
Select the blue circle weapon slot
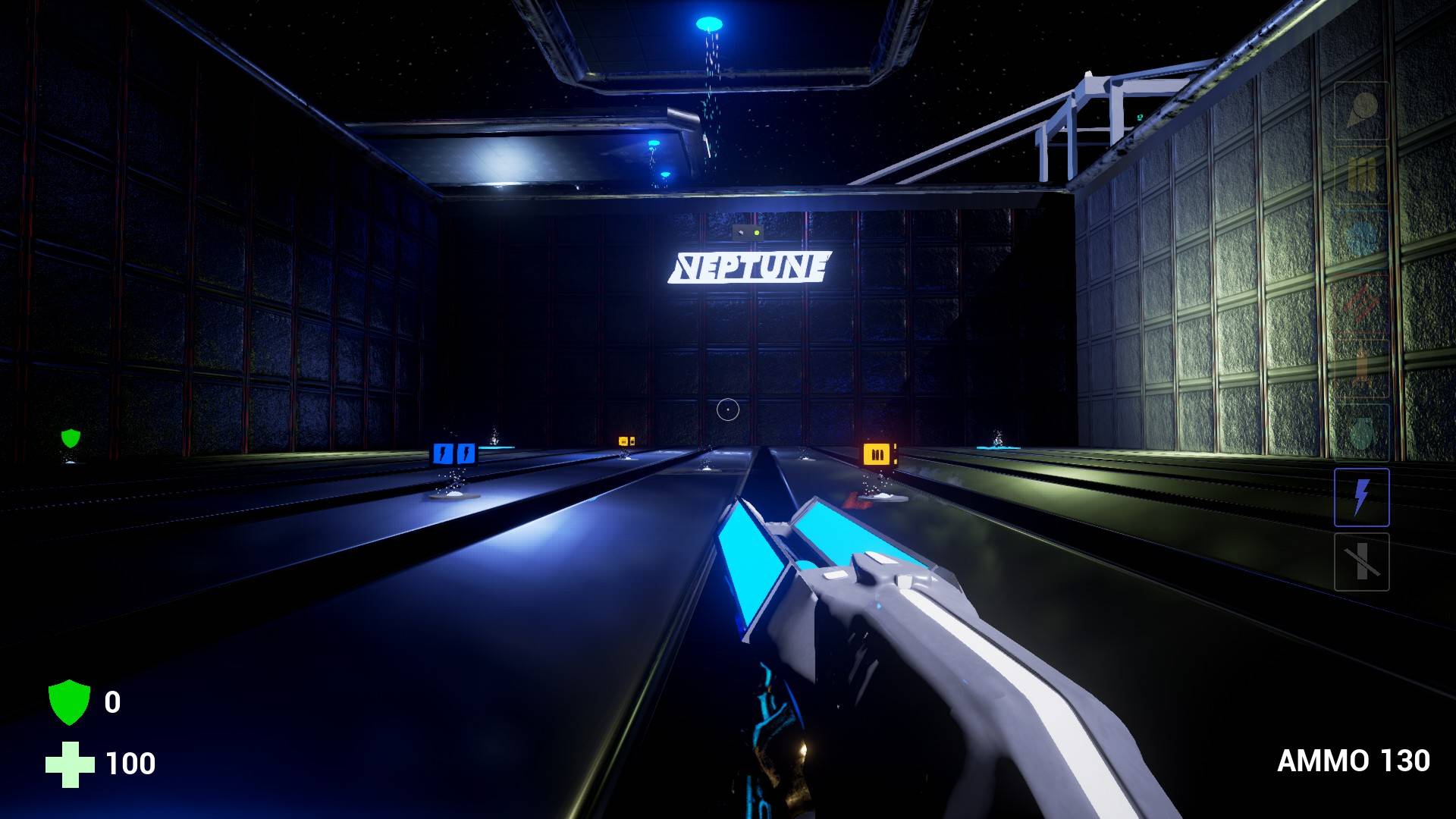click(1361, 239)
